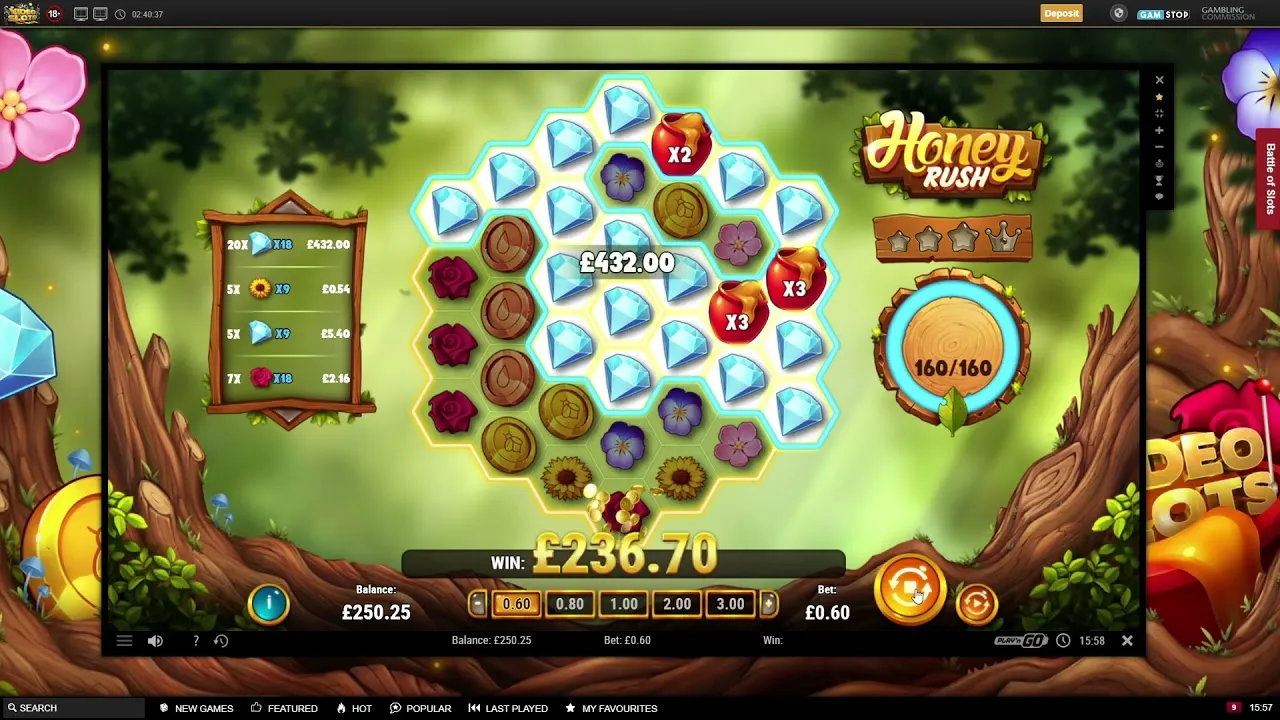Image resolution: width=1280 pixels, height=720 pixels.
Task: Decrease bet with the left arrow
Action: click(477, 603)
